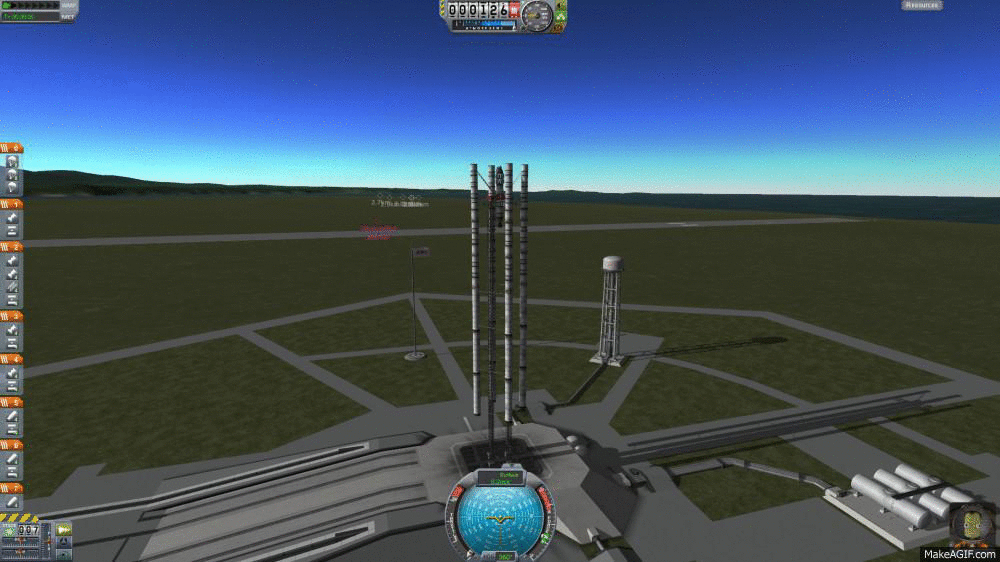Click the navball attitude indicator
The image size is (1000, 562).
pos(496,517)
